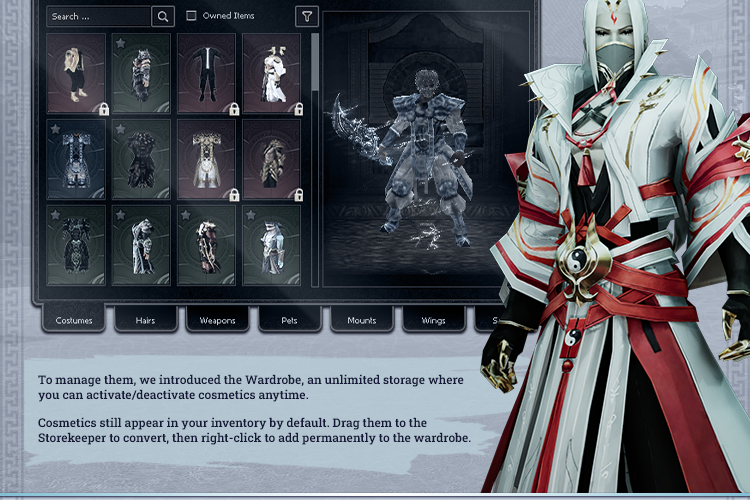This screenshot has height=500, width=750.
Task: Open the funnel filter button
Action: click(307, 16)
